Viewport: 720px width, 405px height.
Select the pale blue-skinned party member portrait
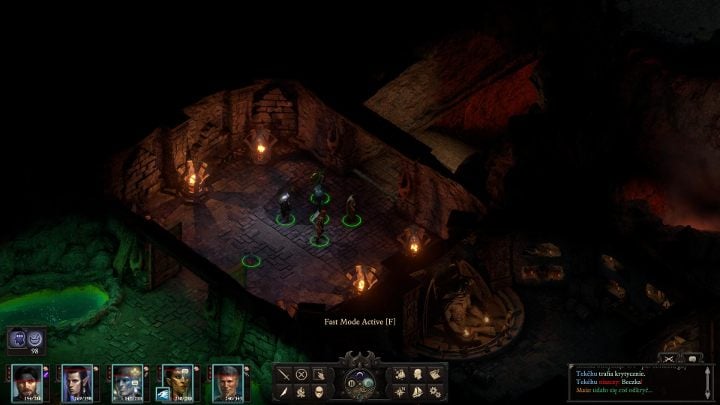[127, 382]
